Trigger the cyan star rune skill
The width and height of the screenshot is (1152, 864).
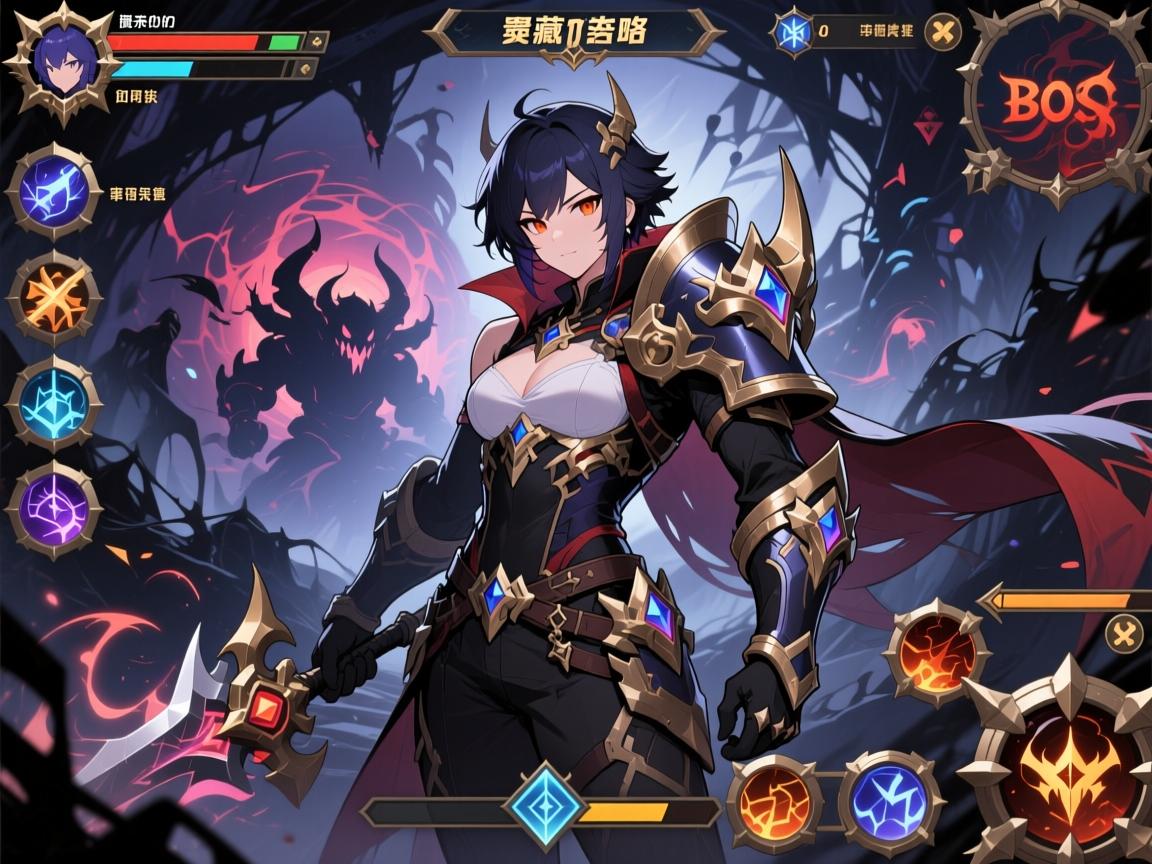pyautogui.click(x=53, y=402)
